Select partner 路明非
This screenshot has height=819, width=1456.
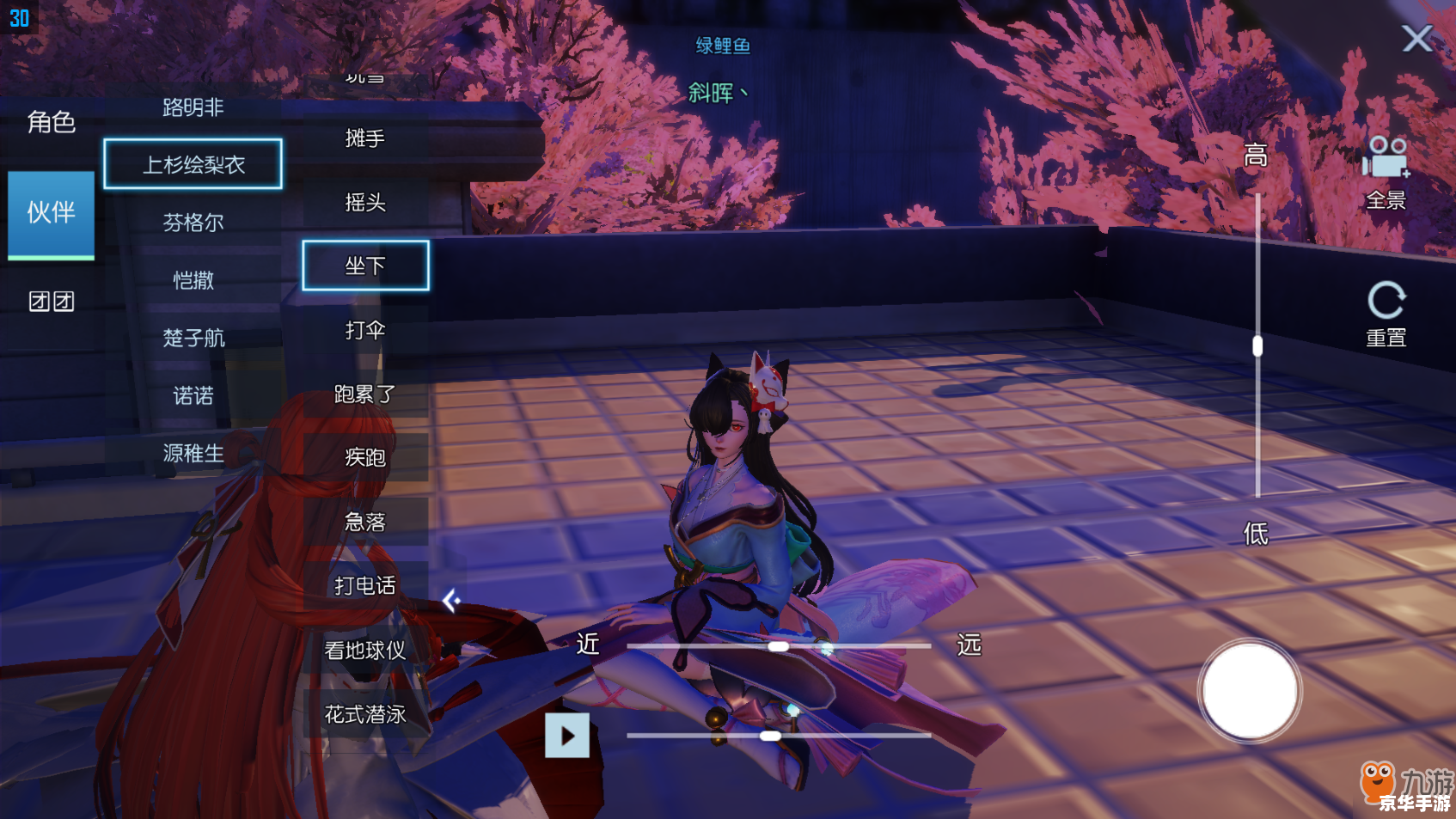(193, 107)
